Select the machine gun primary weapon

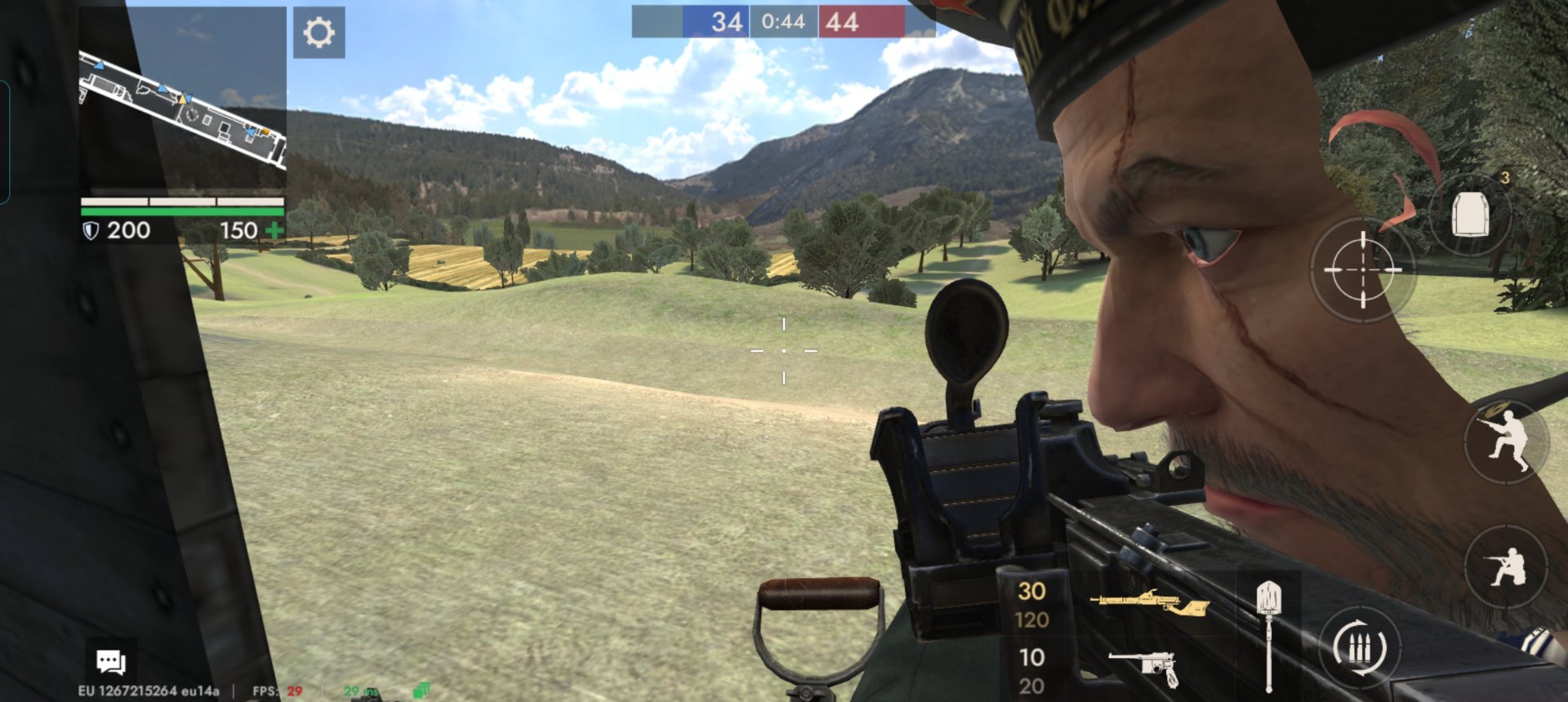click(x=1149, y=604)
